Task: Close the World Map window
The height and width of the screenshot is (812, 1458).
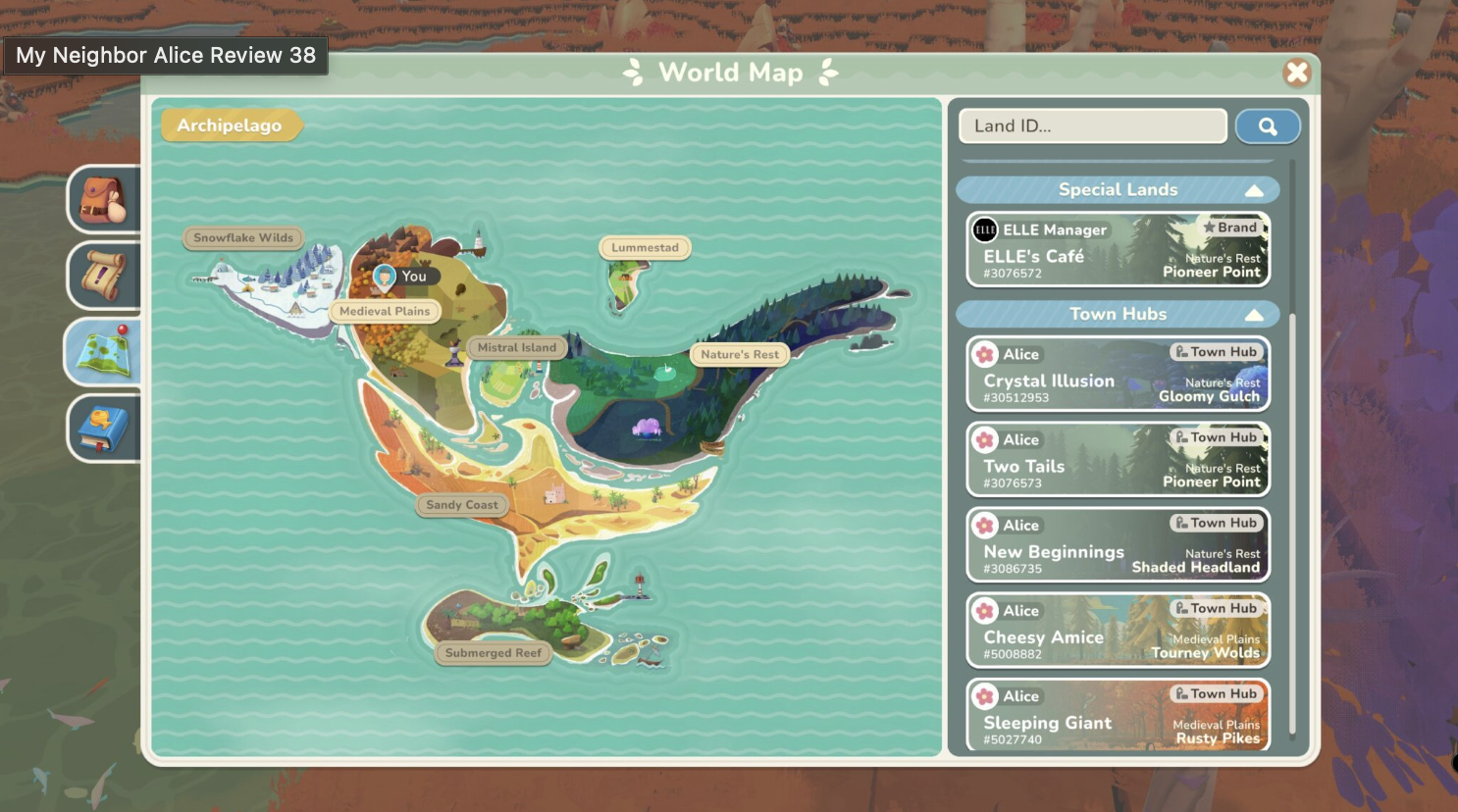Action: [x=1296, y=72]
